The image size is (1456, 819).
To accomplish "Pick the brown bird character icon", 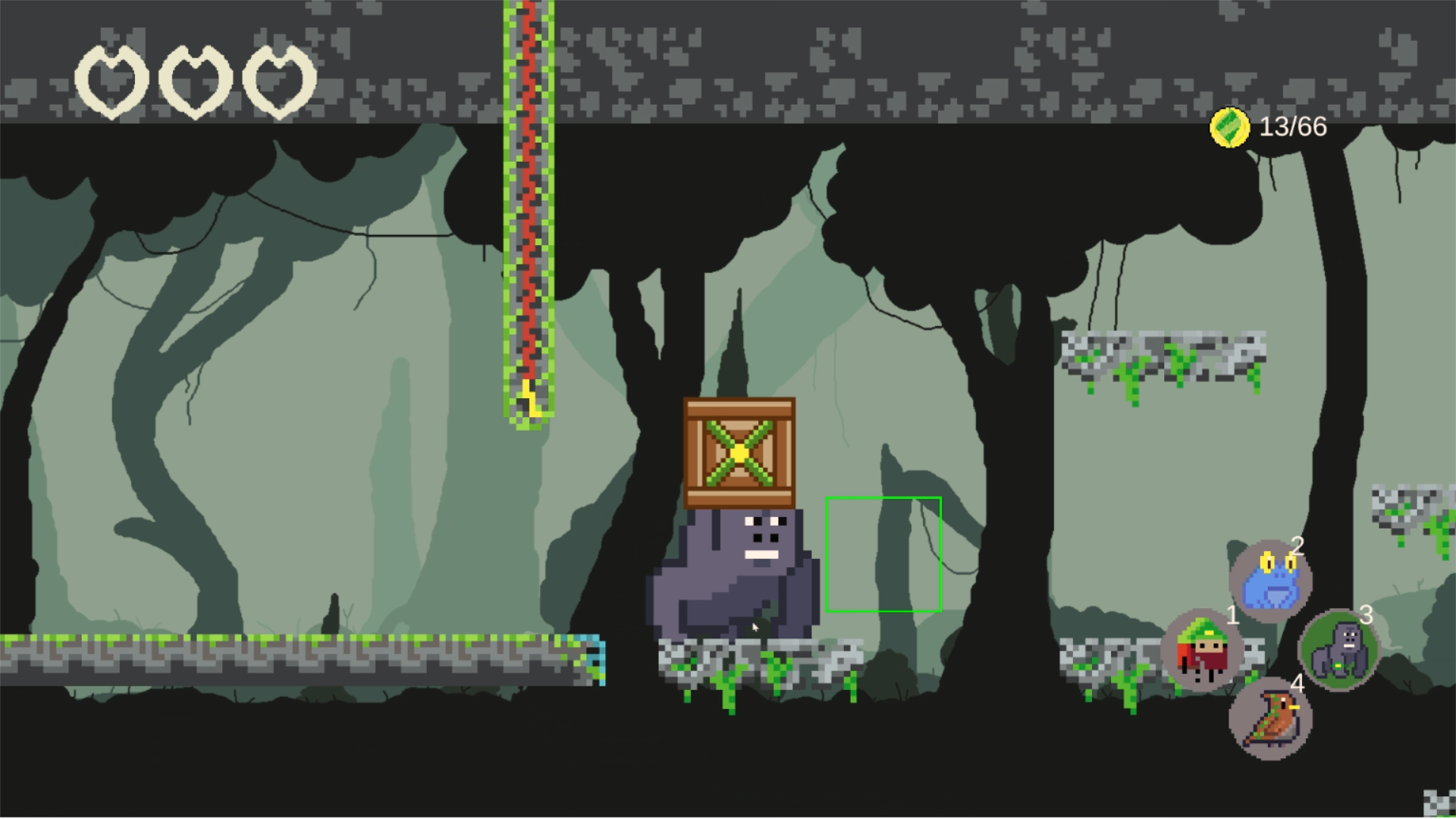I will tap(1270, 718).
